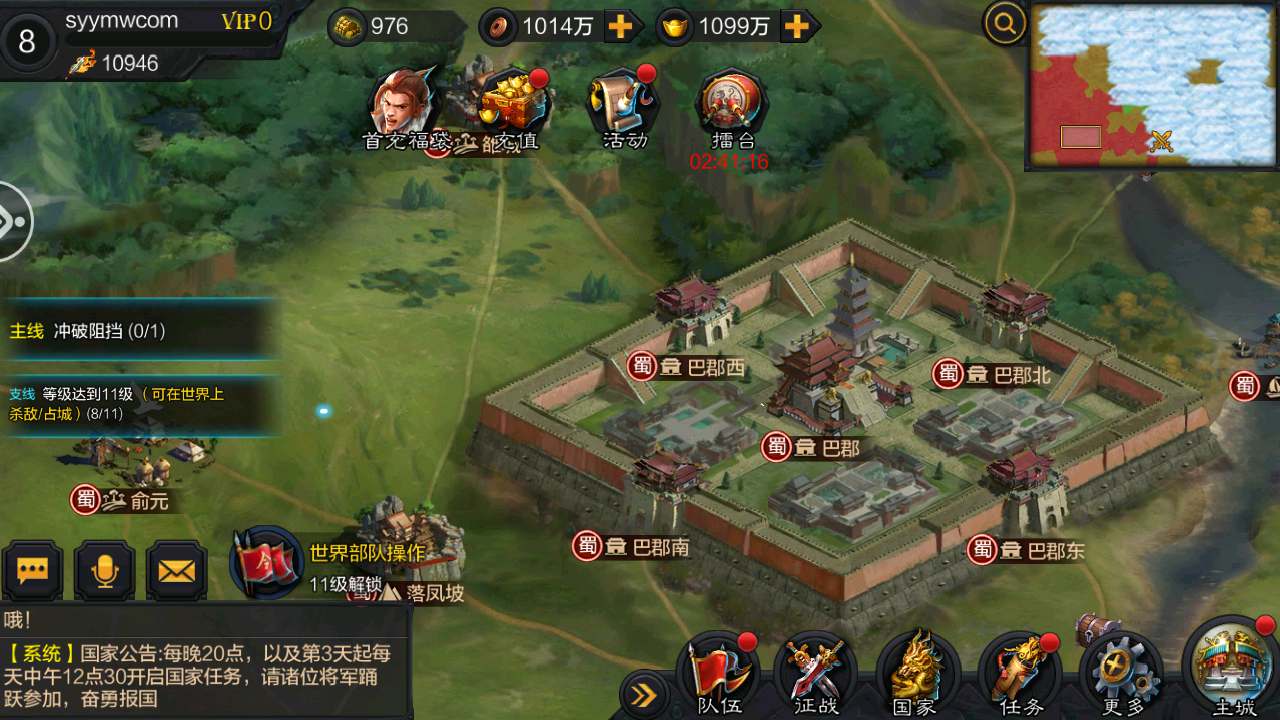1280x720 pixels.
Task: Open the 首充福袋 first-recharge icon
Action: pos(405,105)
